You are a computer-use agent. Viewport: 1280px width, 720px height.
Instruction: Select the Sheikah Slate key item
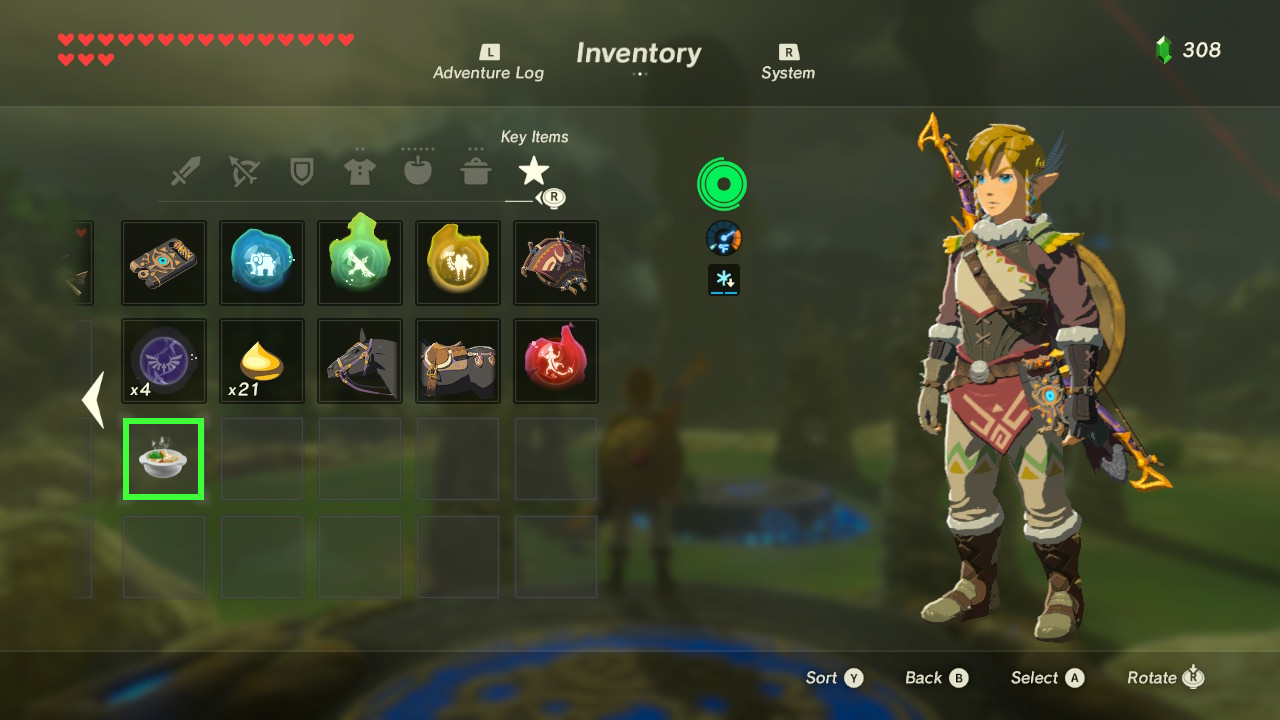click(x=163, y=262)
